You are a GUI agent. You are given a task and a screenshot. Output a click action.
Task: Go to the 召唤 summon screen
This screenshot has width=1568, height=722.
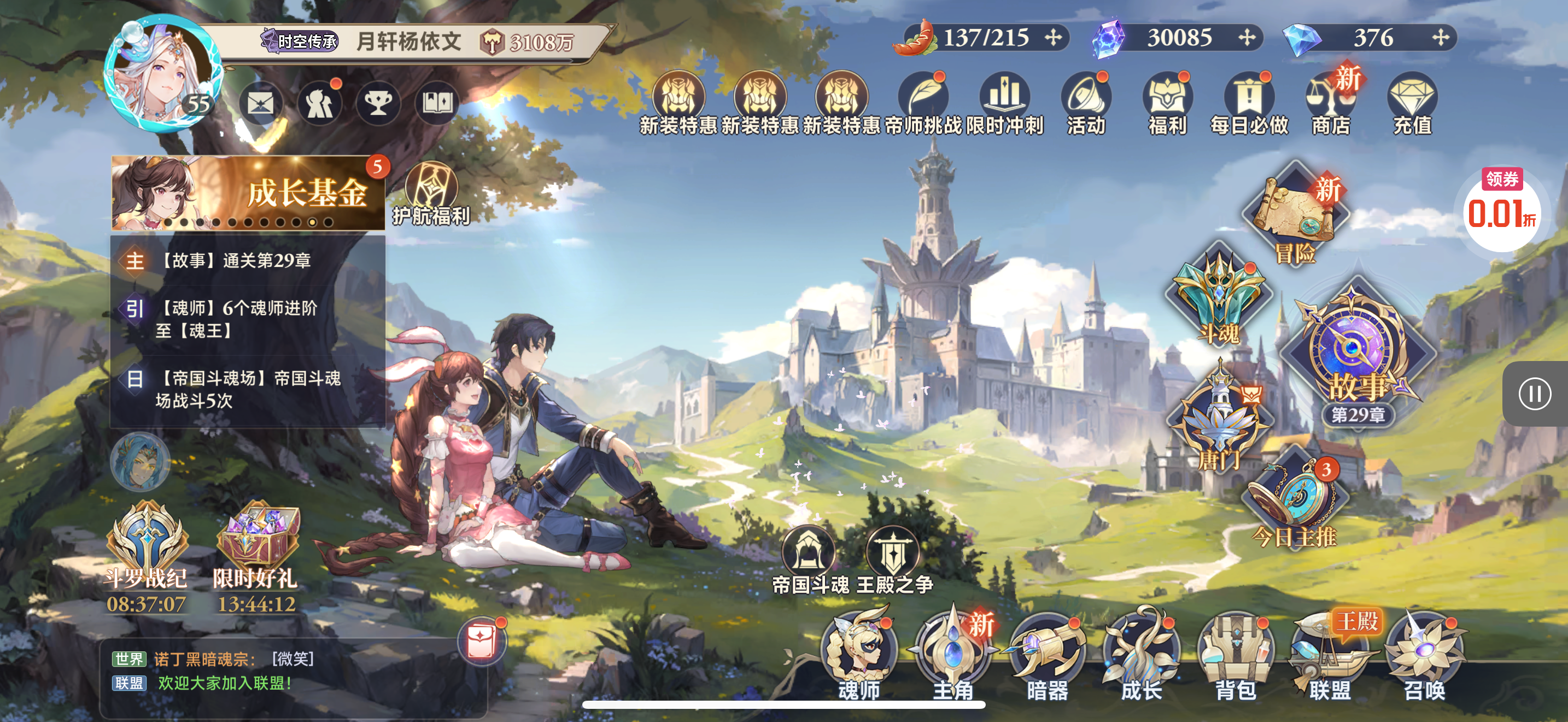[x=1423, y=655]
